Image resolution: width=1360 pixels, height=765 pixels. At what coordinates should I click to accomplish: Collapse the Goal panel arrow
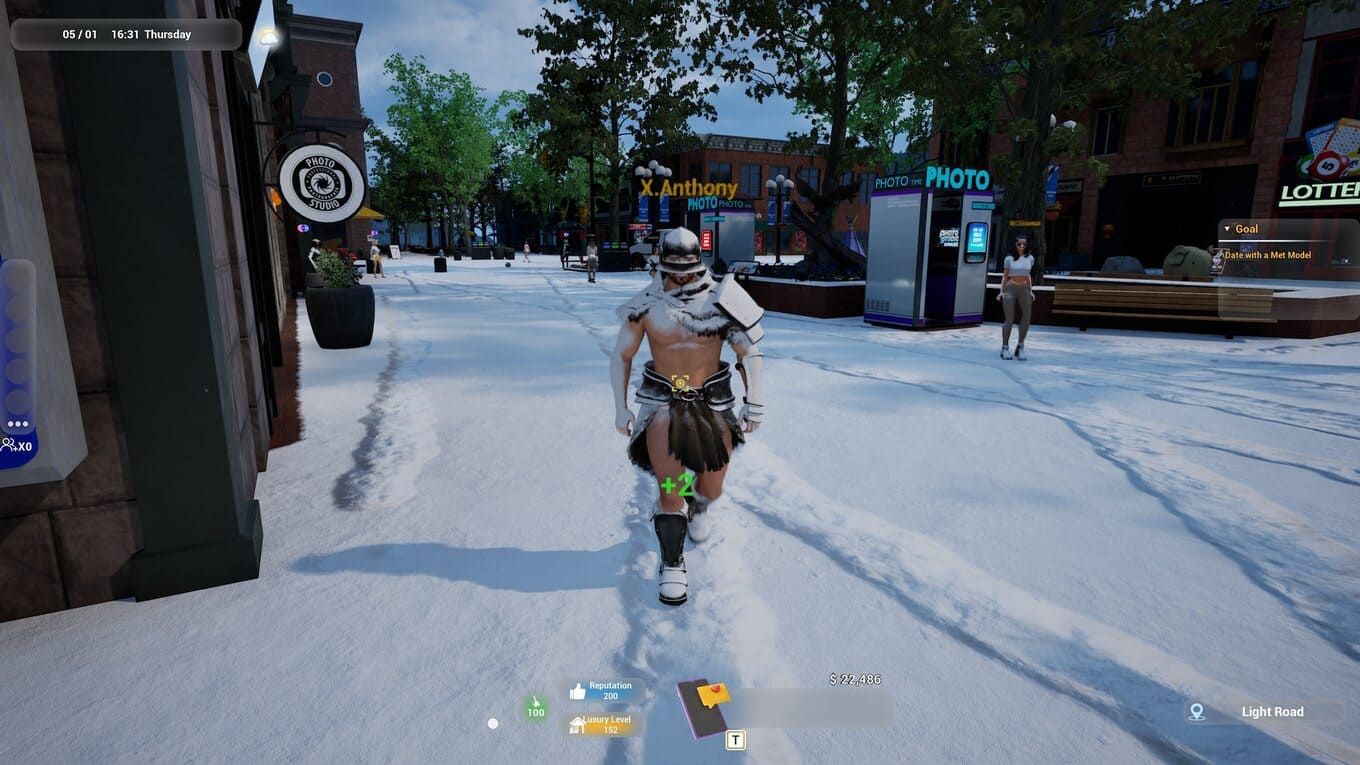(x=1227, y=229)
